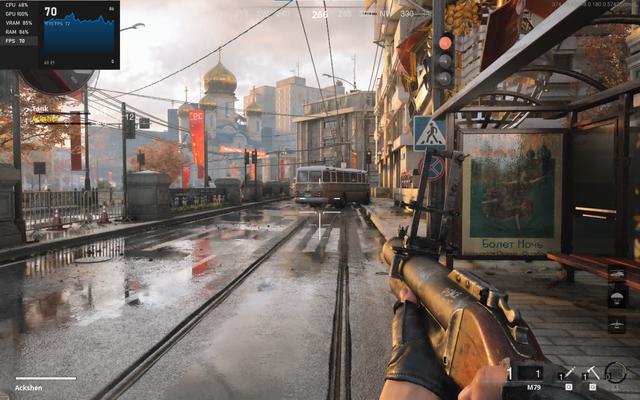Choose the aircraft scorestreak icon
The image size is (640, 400).
[617, 324]
